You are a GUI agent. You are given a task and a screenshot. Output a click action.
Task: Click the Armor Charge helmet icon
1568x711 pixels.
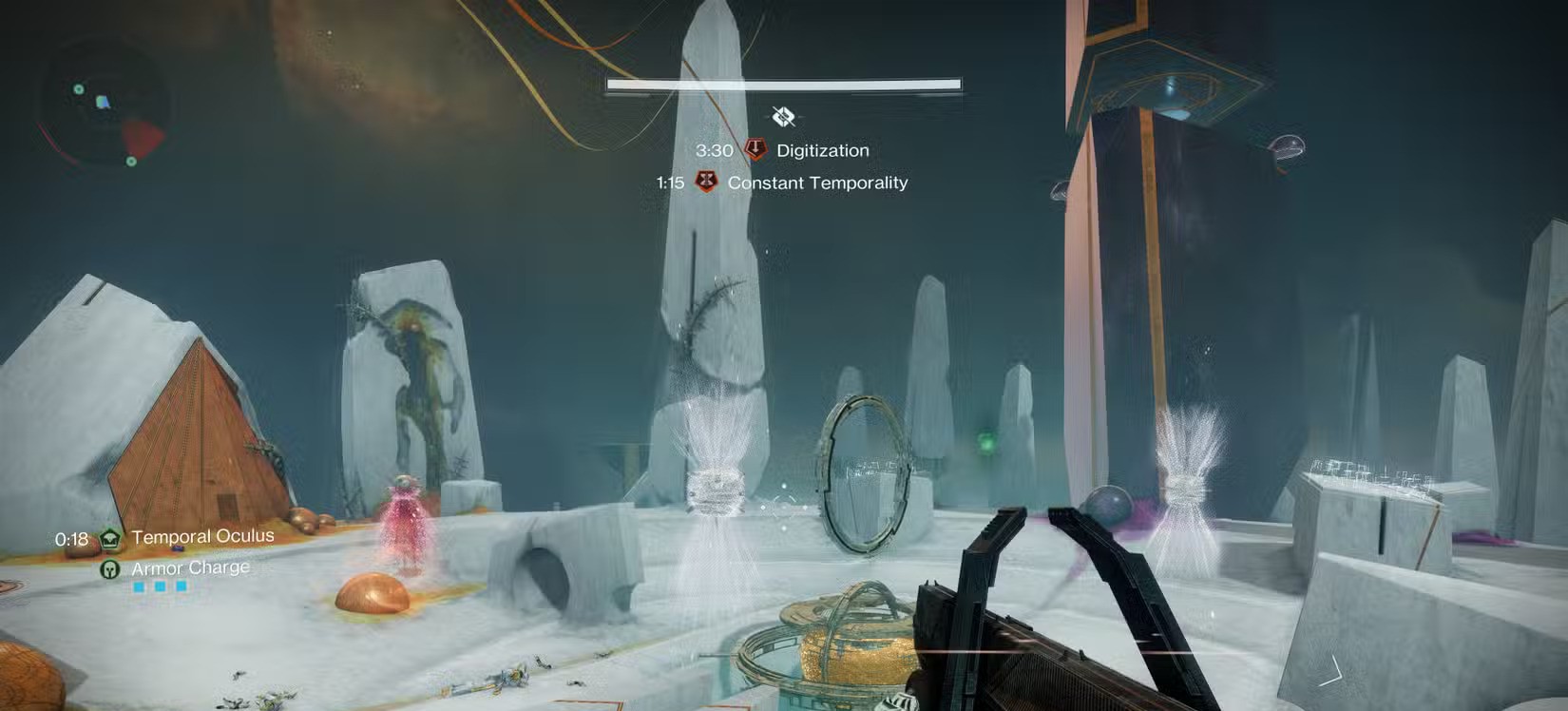click(110, 569)
